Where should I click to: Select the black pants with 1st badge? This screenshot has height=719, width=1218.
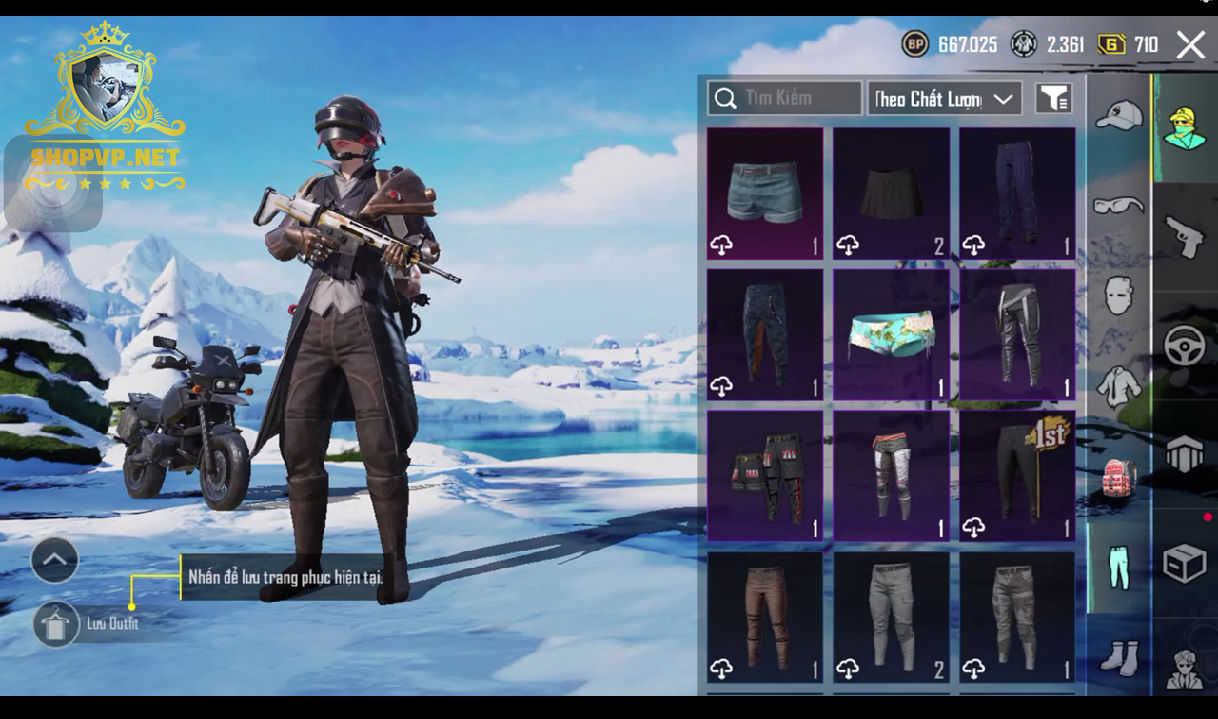[1017, 476]
